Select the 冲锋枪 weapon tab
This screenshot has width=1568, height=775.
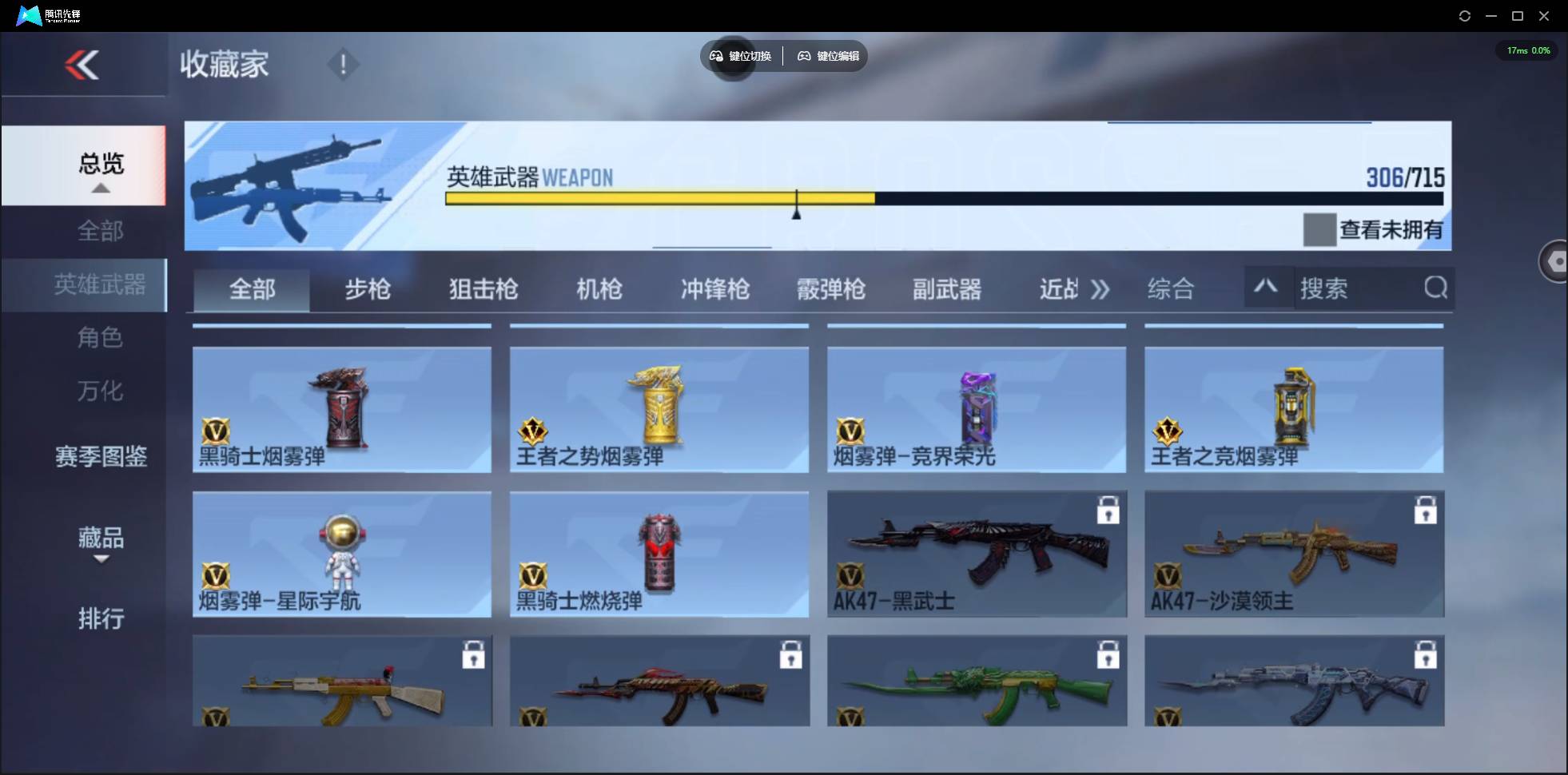click(714, 289)
